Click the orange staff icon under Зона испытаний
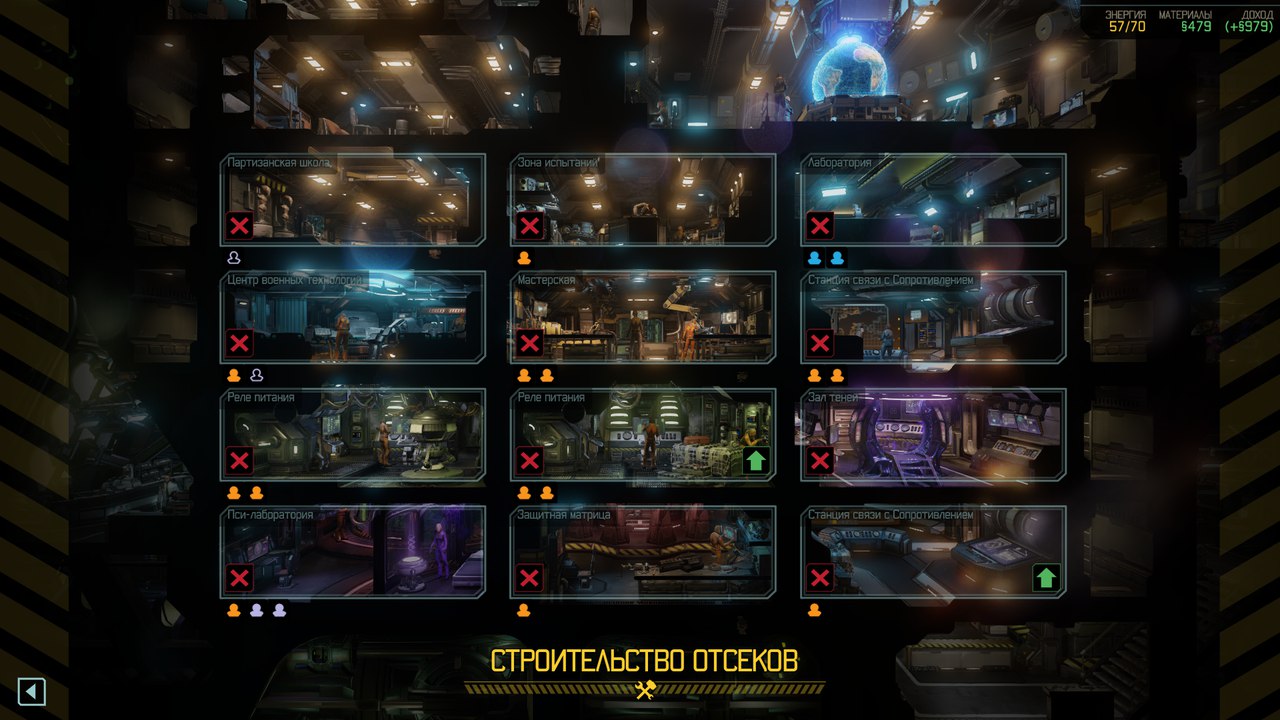This screenshot has height=720, width=1280. point(522,256)
